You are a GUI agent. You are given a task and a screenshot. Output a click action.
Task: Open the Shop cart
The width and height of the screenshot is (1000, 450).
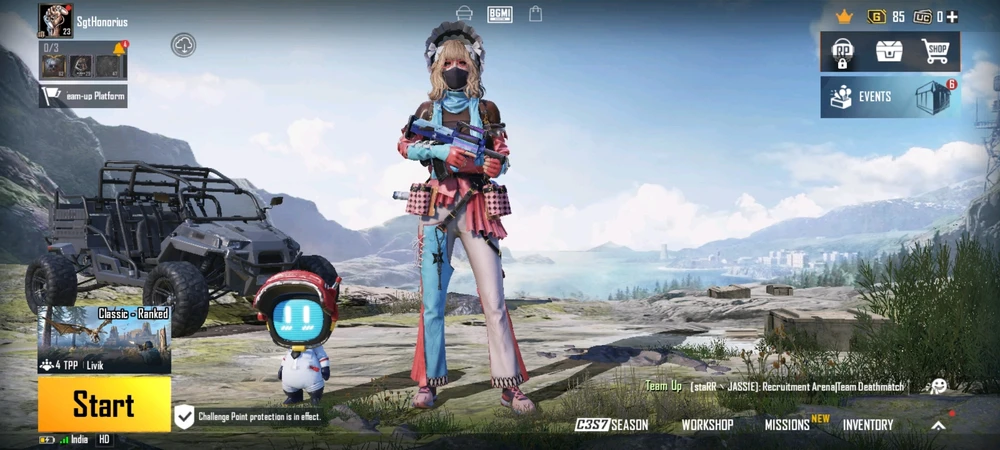pos(935,51)
